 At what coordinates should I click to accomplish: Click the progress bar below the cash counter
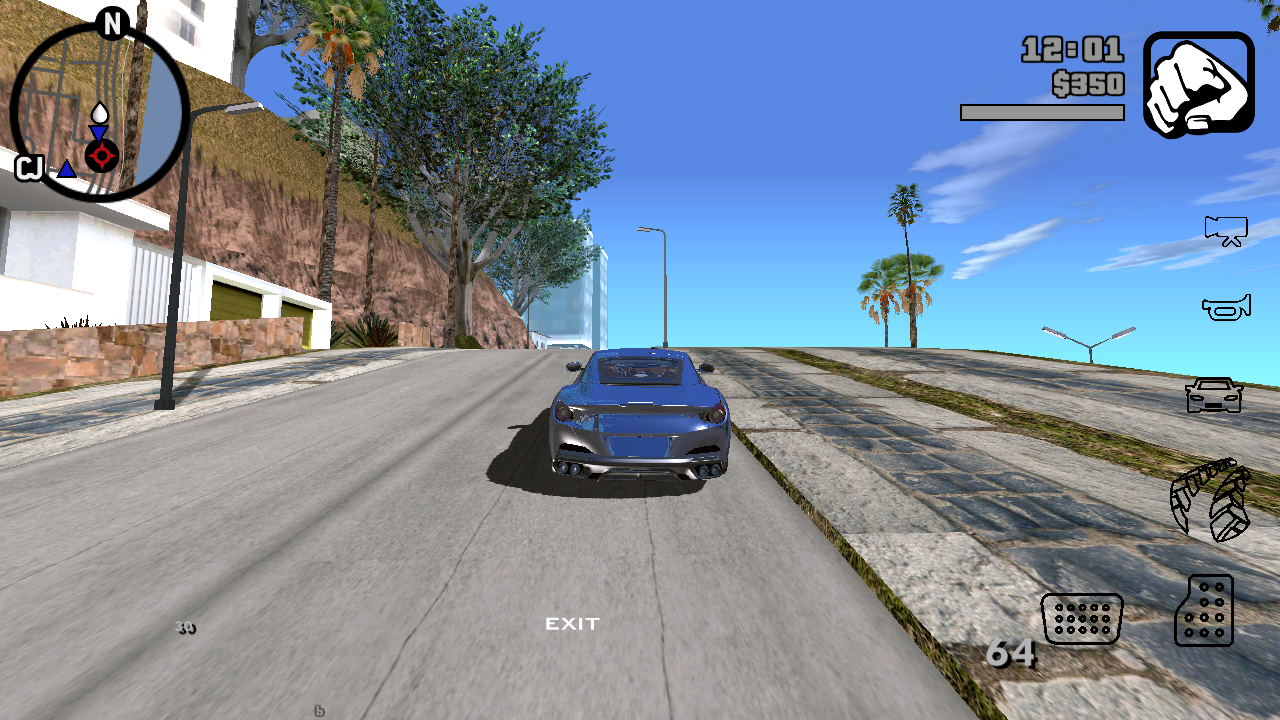[1042, 111]
